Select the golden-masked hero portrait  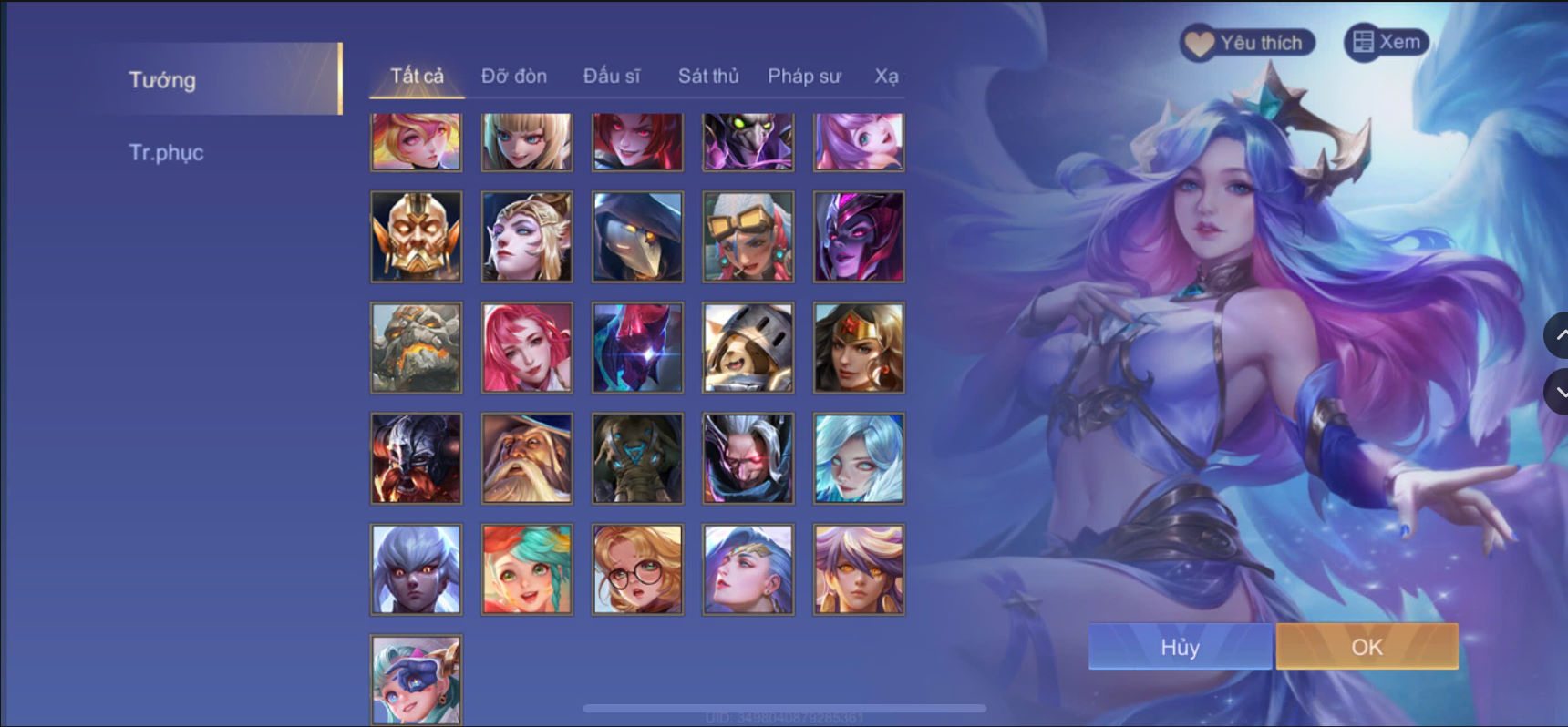(415, 236)
